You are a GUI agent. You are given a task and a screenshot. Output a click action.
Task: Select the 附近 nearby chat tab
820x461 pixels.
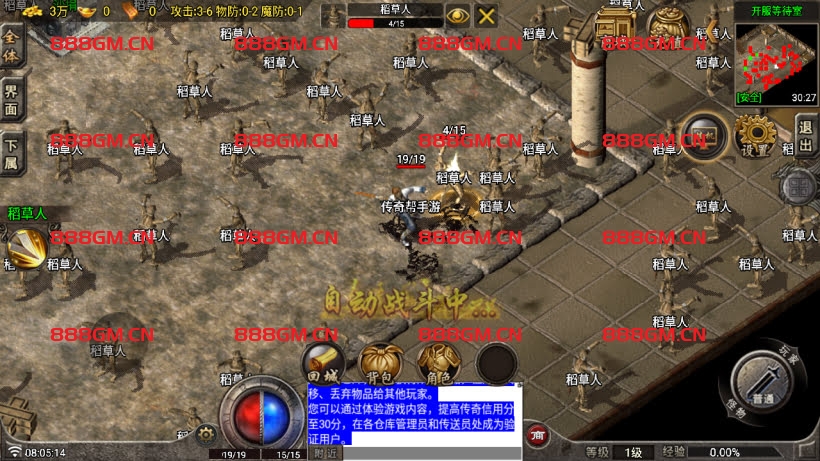click(326, 453)
